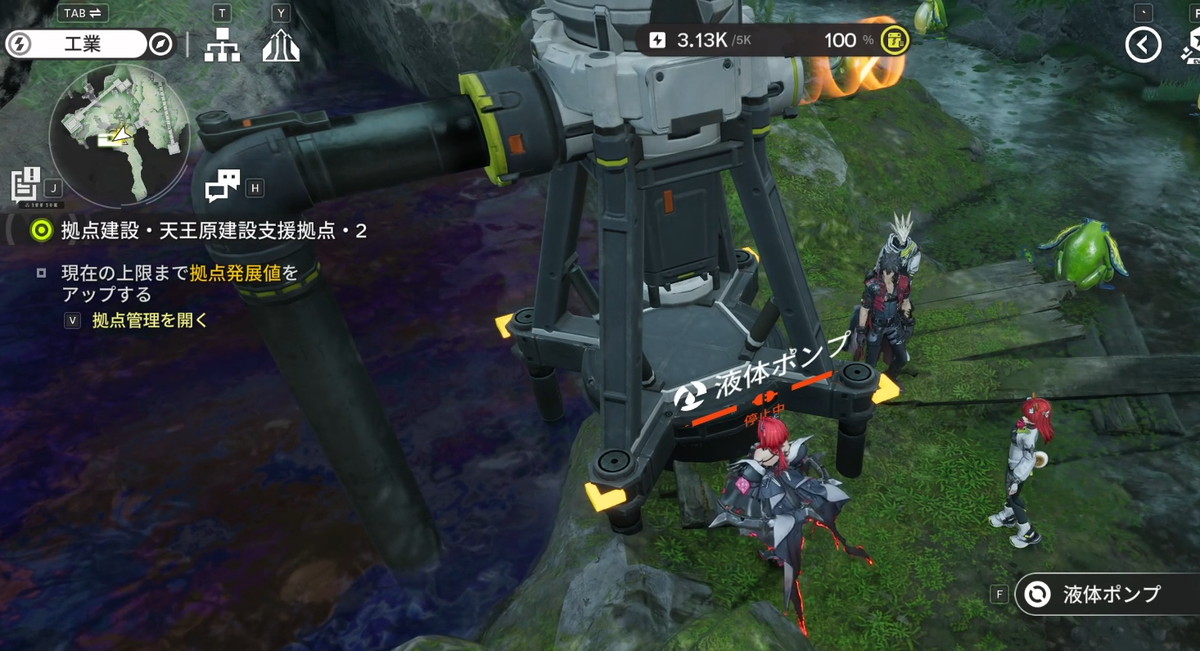1200x651 pixels.
Task: Click the yellow power storage icon
Action: pos(896,41)
